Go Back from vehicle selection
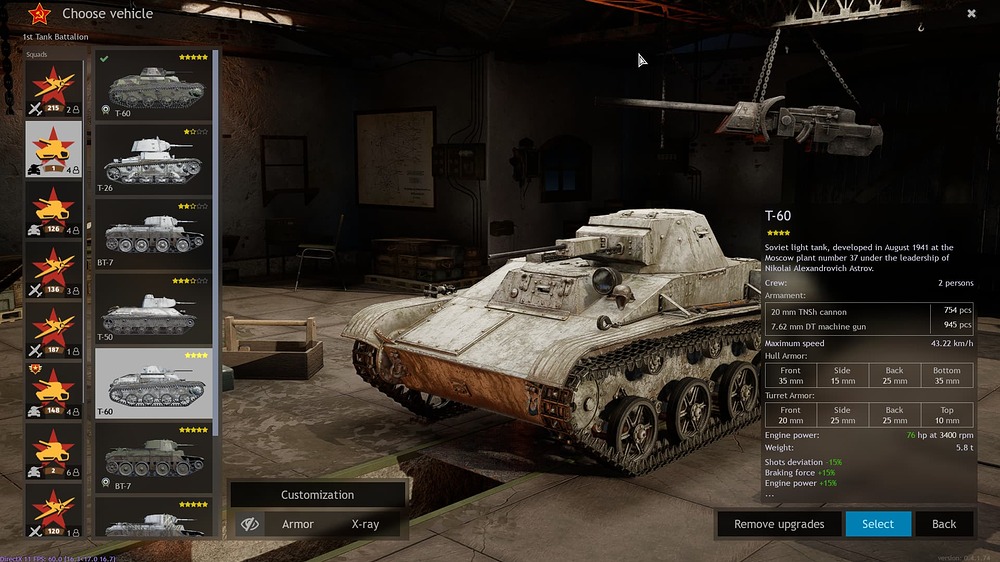 944,524
